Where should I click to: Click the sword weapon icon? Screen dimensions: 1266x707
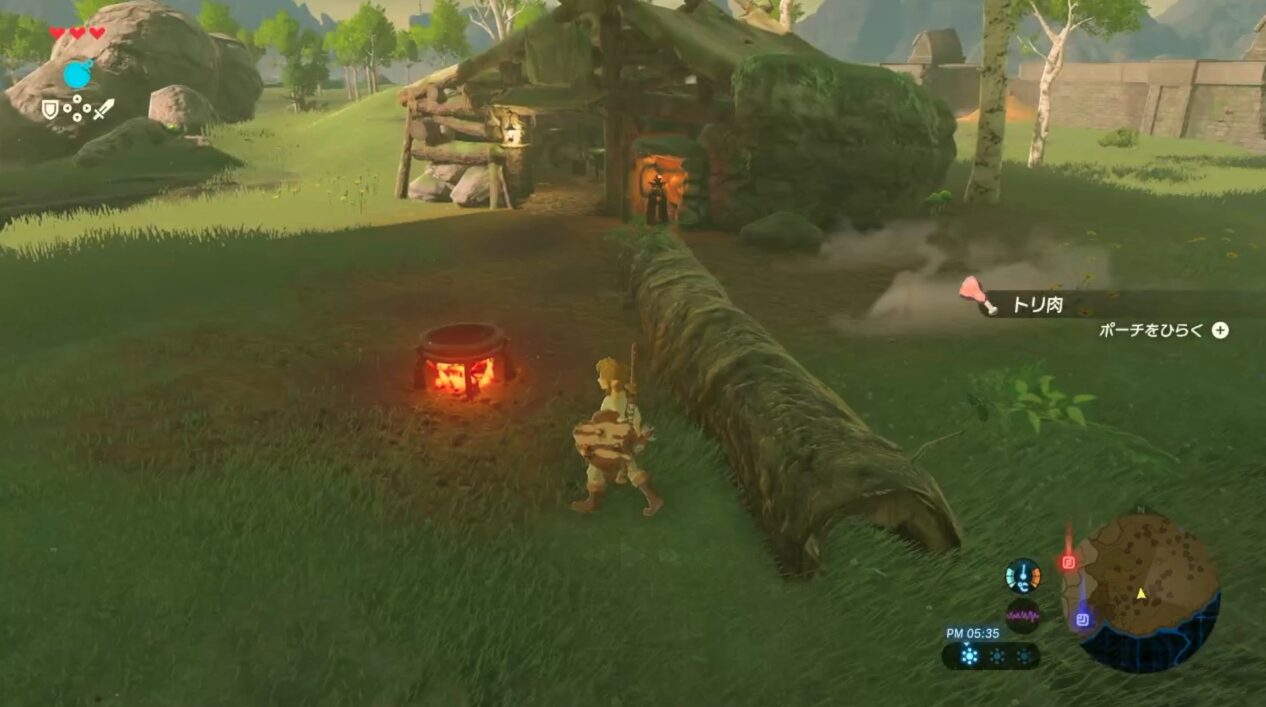103,109
